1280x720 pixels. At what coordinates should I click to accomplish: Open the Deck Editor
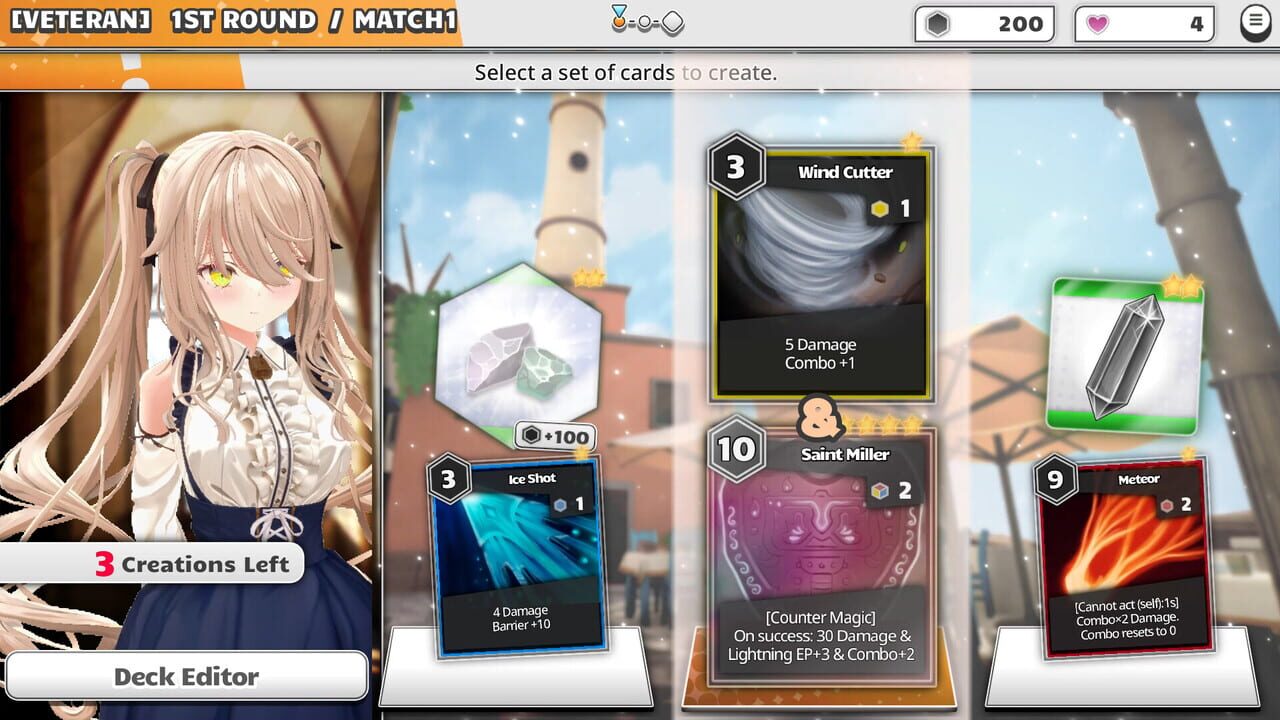tap(187, 677)
